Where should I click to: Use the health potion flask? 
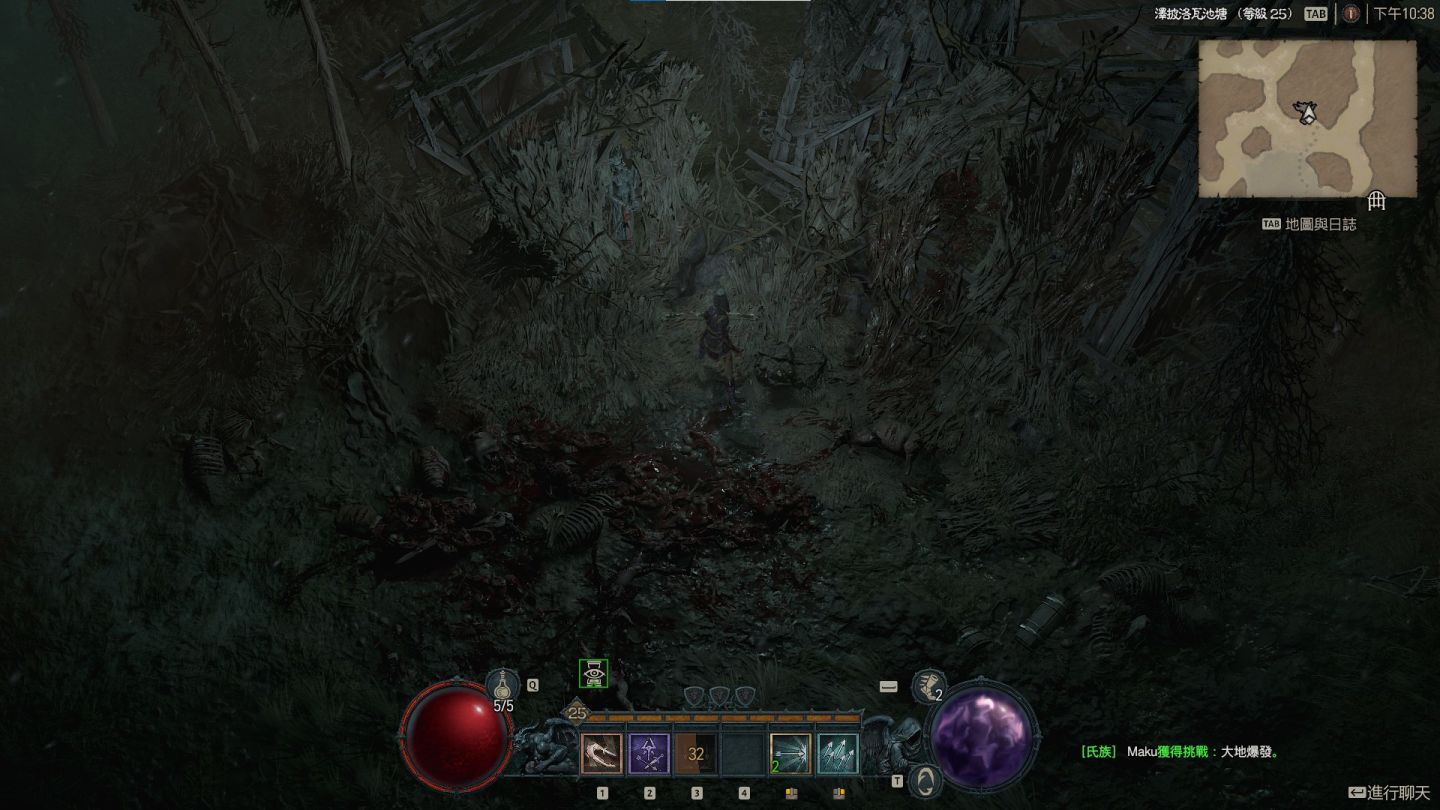click(x=502, y=686)
